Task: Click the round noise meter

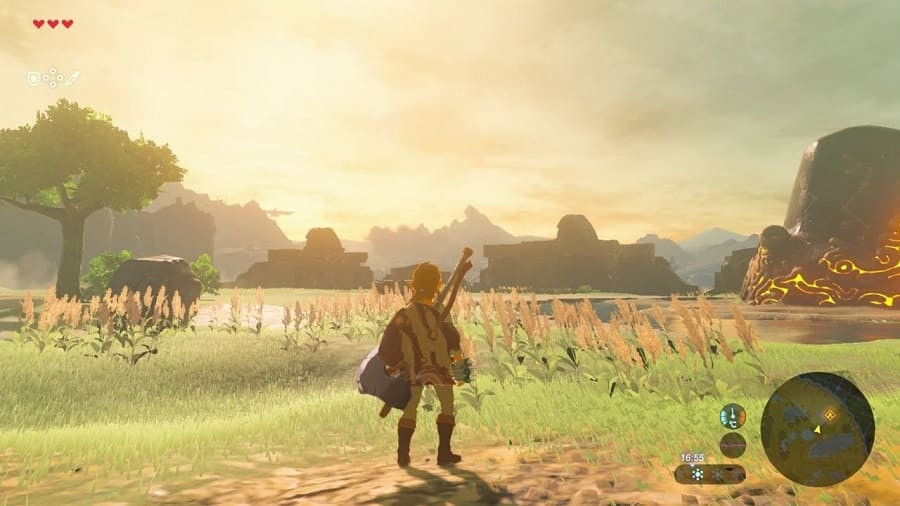Action: 733,445
